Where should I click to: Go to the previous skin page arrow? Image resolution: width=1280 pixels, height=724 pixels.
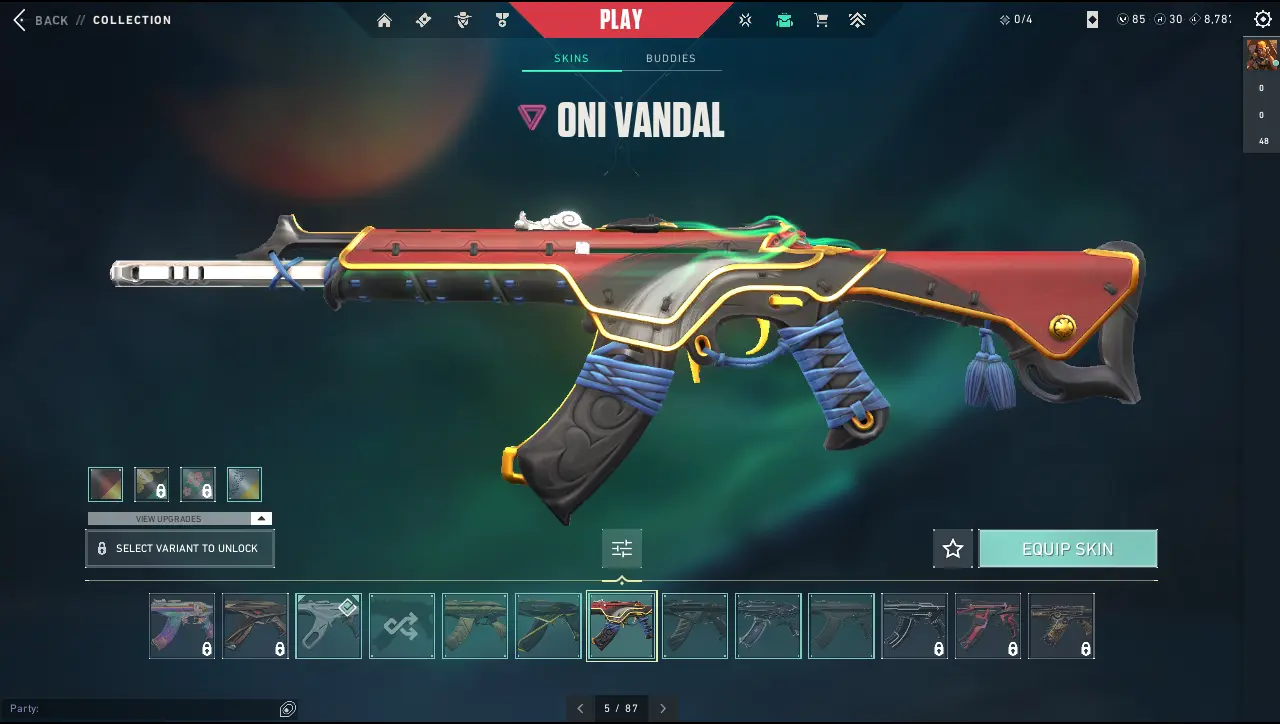[580, 708]
